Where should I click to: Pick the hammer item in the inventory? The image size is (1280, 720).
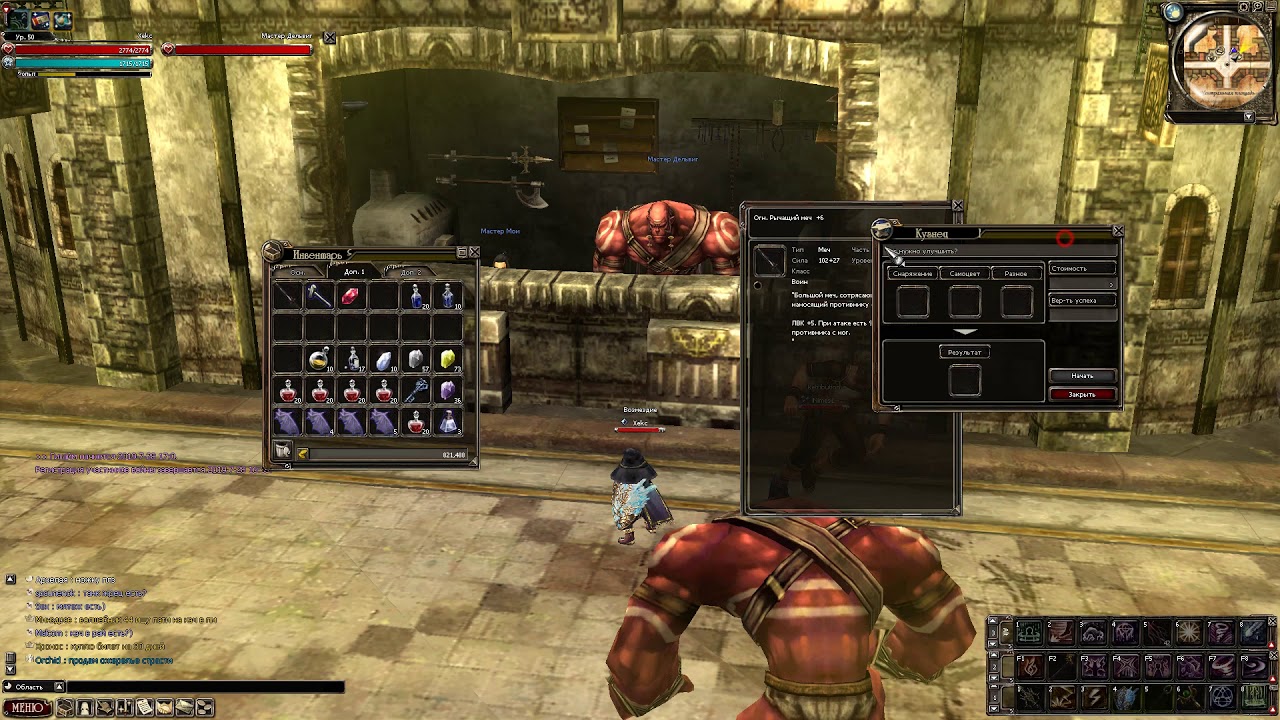318,296
